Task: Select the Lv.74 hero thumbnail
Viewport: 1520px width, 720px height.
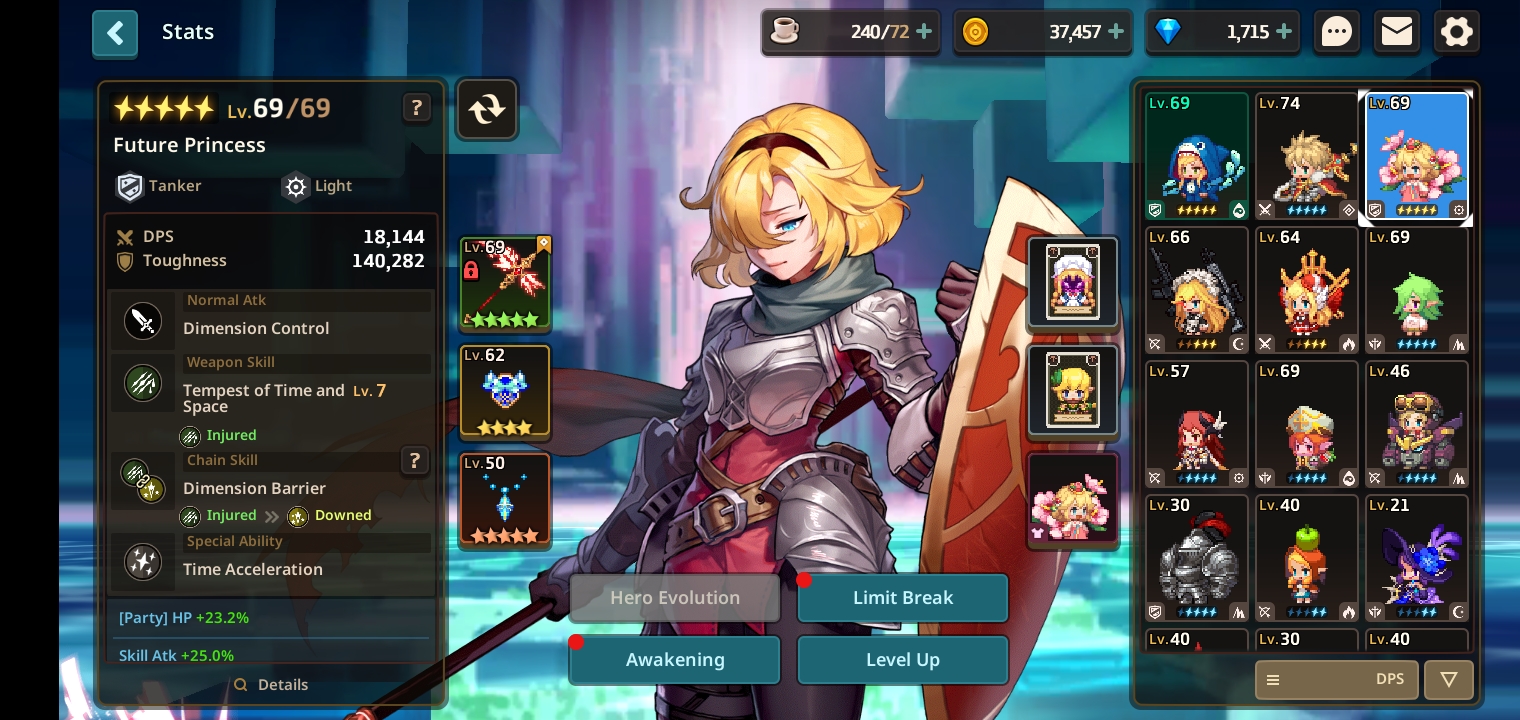Action: (x=1307, y=155)
